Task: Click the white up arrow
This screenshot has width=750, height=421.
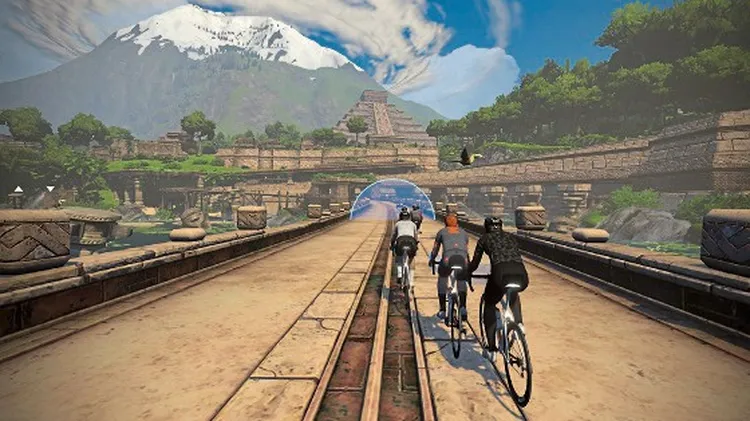Action: pyautogui.click(x=17, y=191)
